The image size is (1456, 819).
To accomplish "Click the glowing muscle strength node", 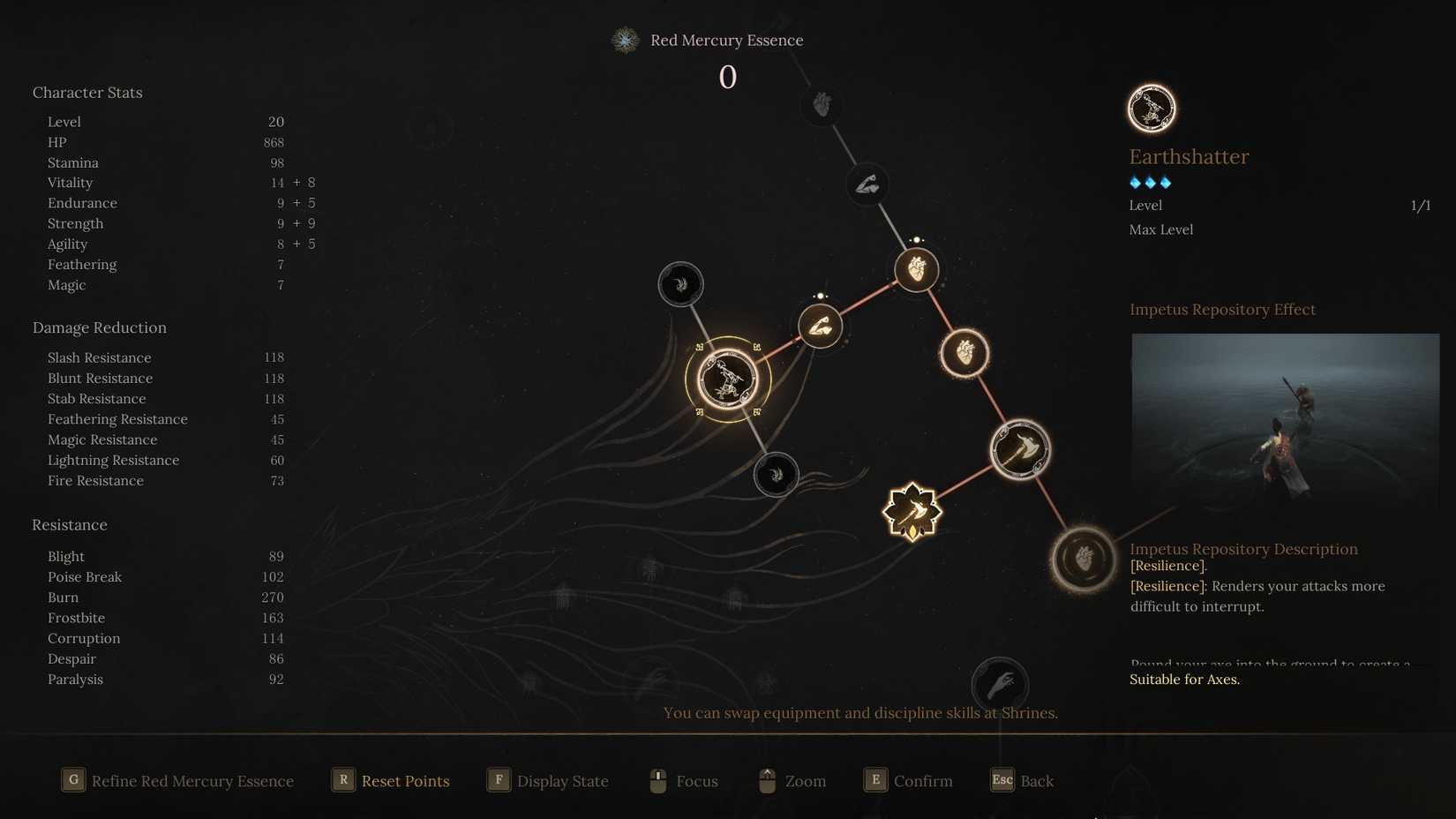I will tap(820, 326).
